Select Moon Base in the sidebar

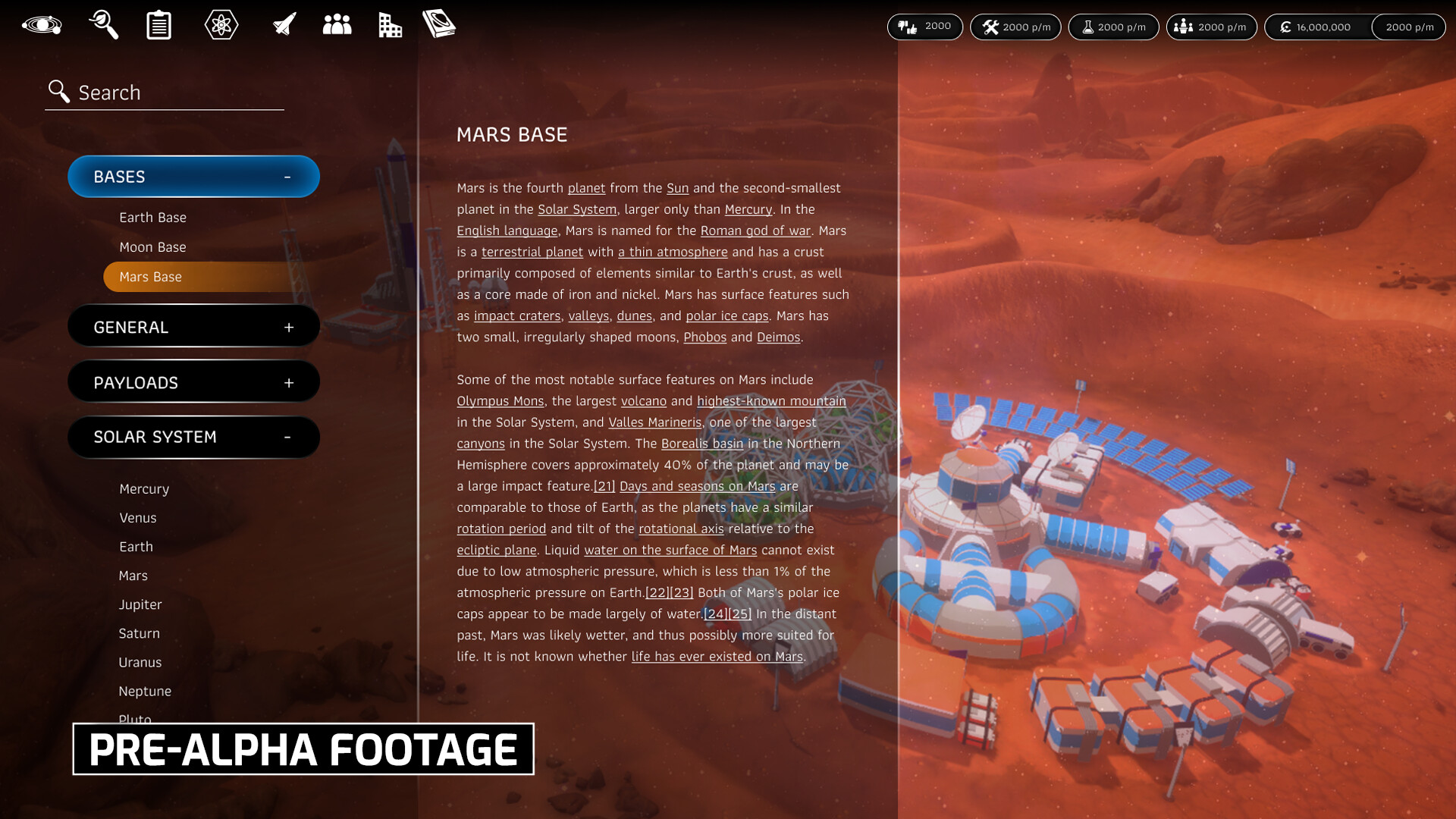152,246
